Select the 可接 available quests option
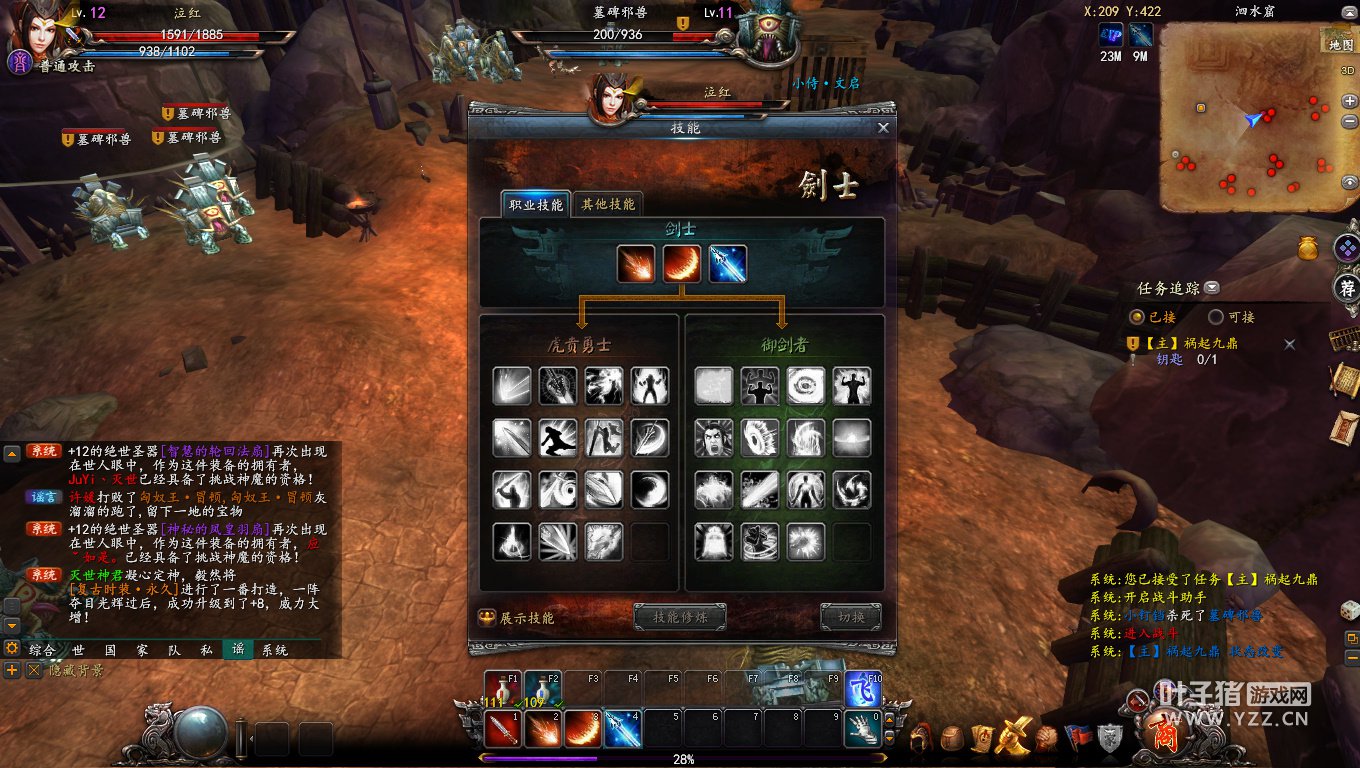Screen dimensions: 1360x768 (x=1216, y=317)
